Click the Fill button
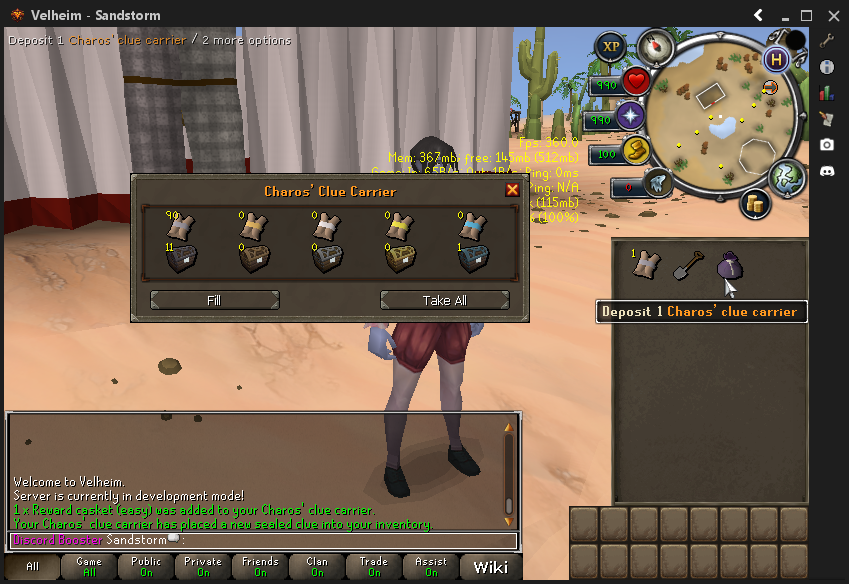Screen dimensions: 849x584 [214, 300]
